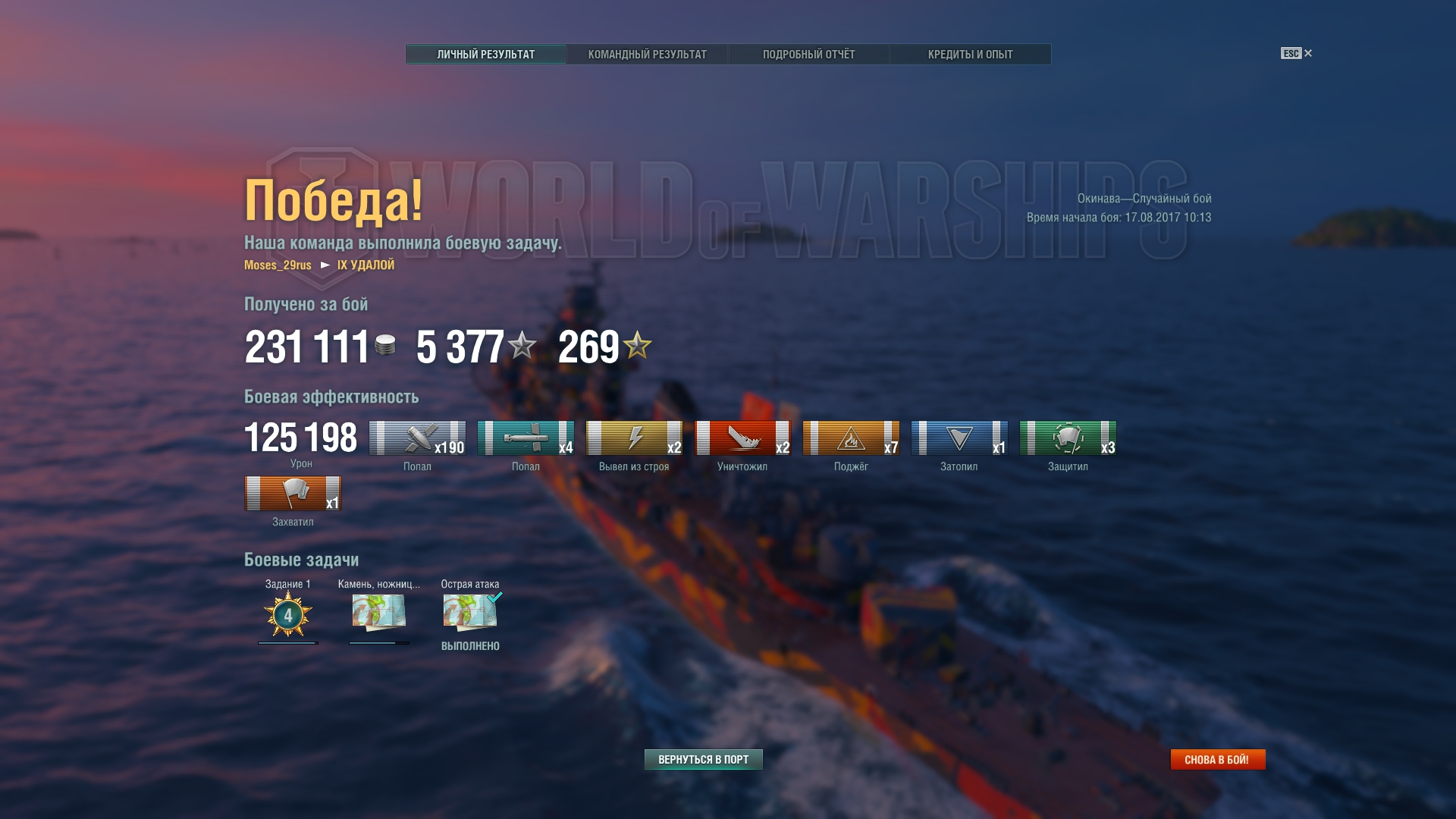Open the Командный результат tab

click(x=647, y=55)
